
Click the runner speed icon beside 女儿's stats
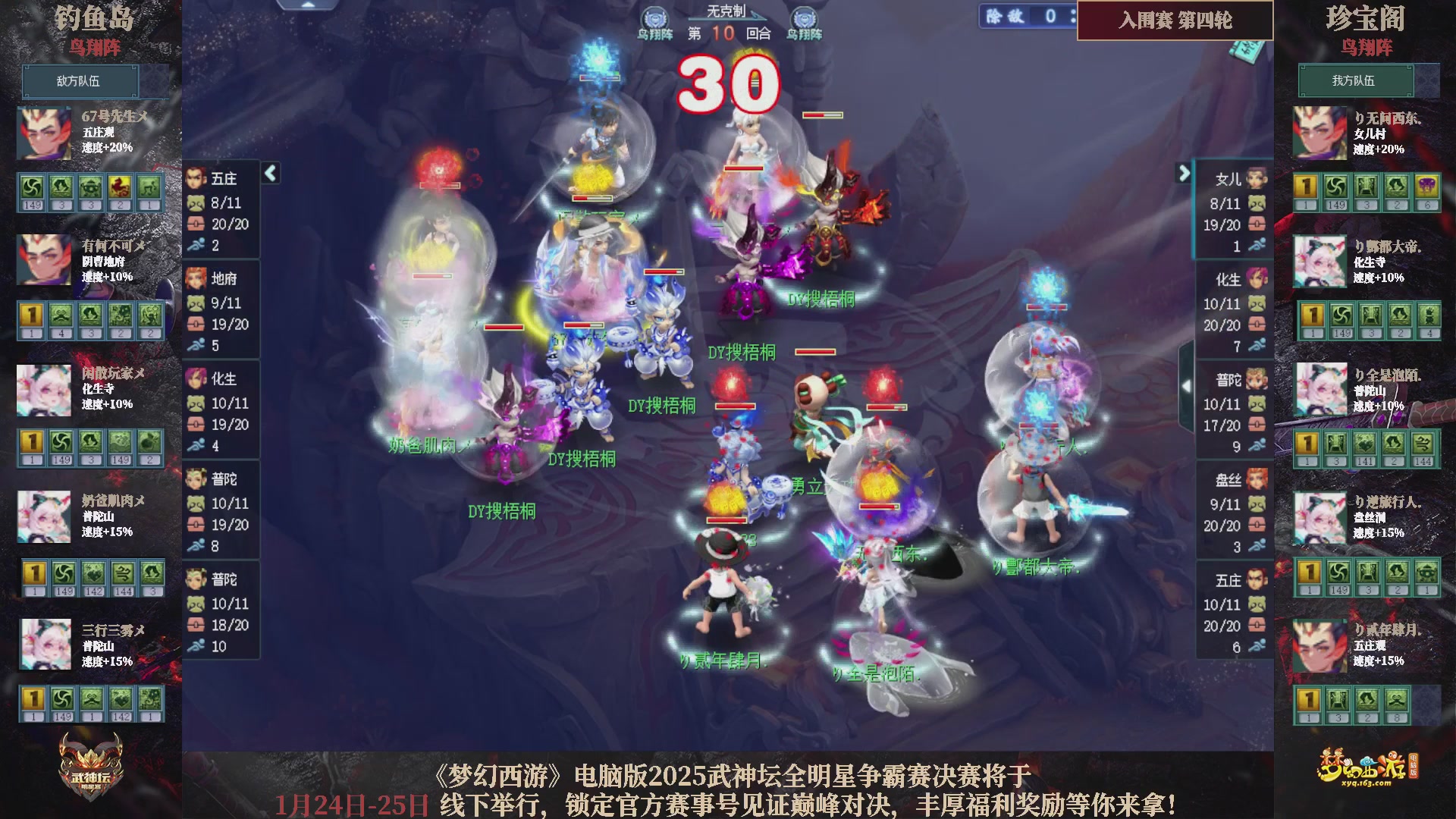tap(1258, 246)
